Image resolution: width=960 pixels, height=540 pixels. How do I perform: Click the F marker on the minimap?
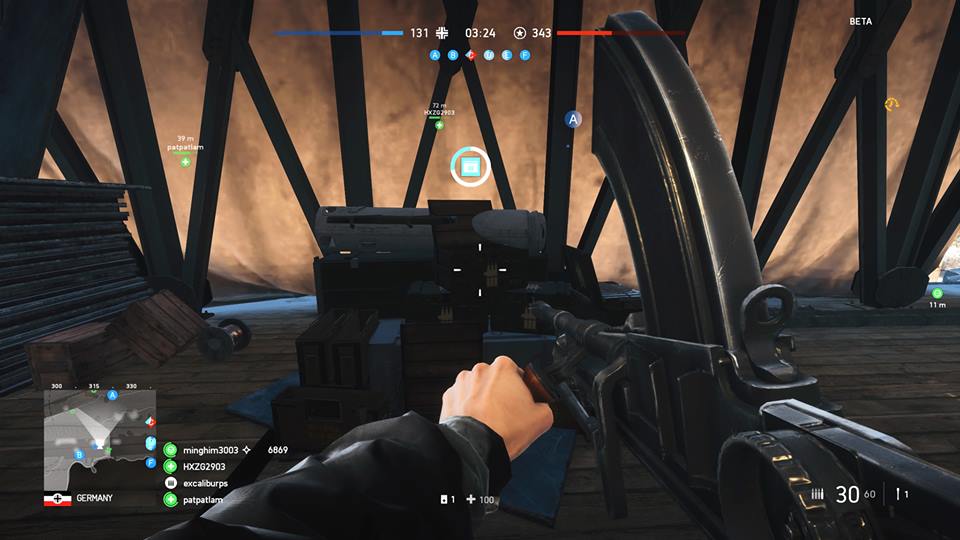pyautogui.click(x=150, y=464)
